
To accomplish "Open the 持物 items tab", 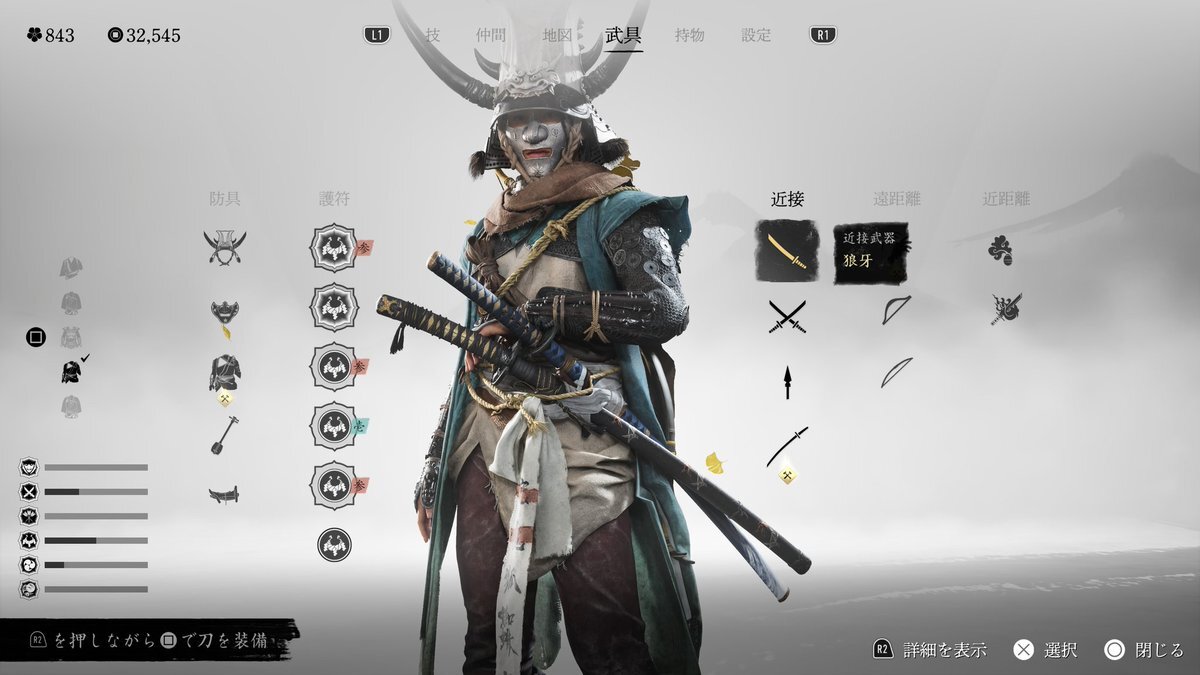I will (x=690, y=35).
